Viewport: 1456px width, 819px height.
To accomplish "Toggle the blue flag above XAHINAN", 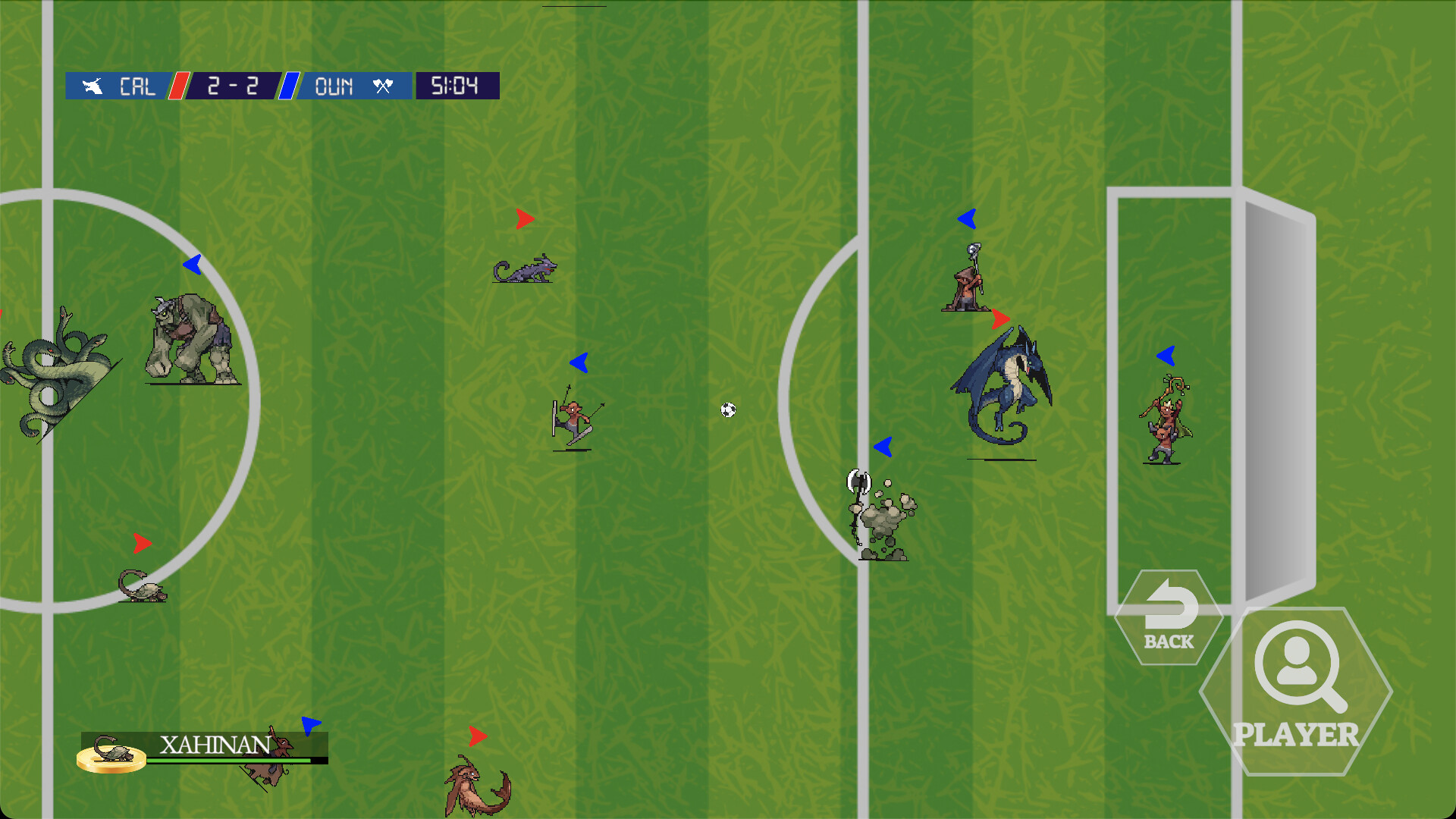I will point(309,726).
